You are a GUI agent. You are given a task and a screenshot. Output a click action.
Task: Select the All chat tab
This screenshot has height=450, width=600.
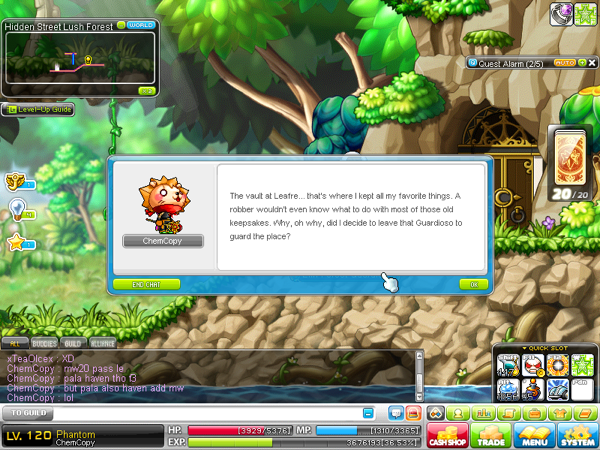point(16,342)
